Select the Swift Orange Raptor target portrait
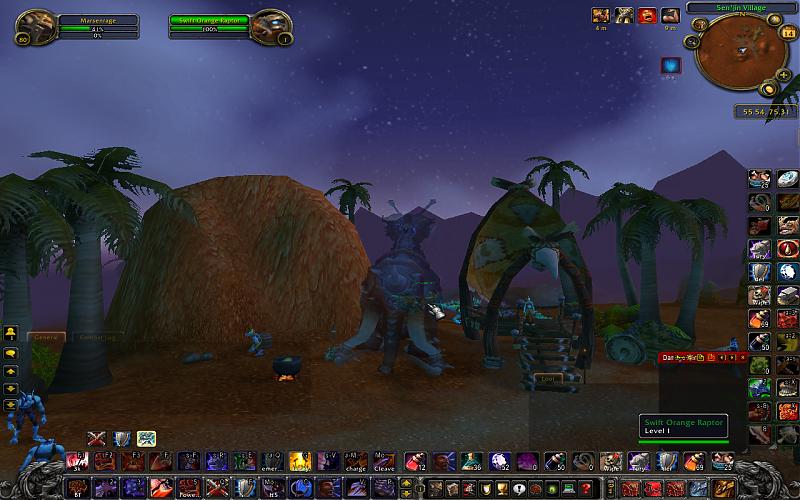This screenshot has width=800, height=500. point(272,23)
